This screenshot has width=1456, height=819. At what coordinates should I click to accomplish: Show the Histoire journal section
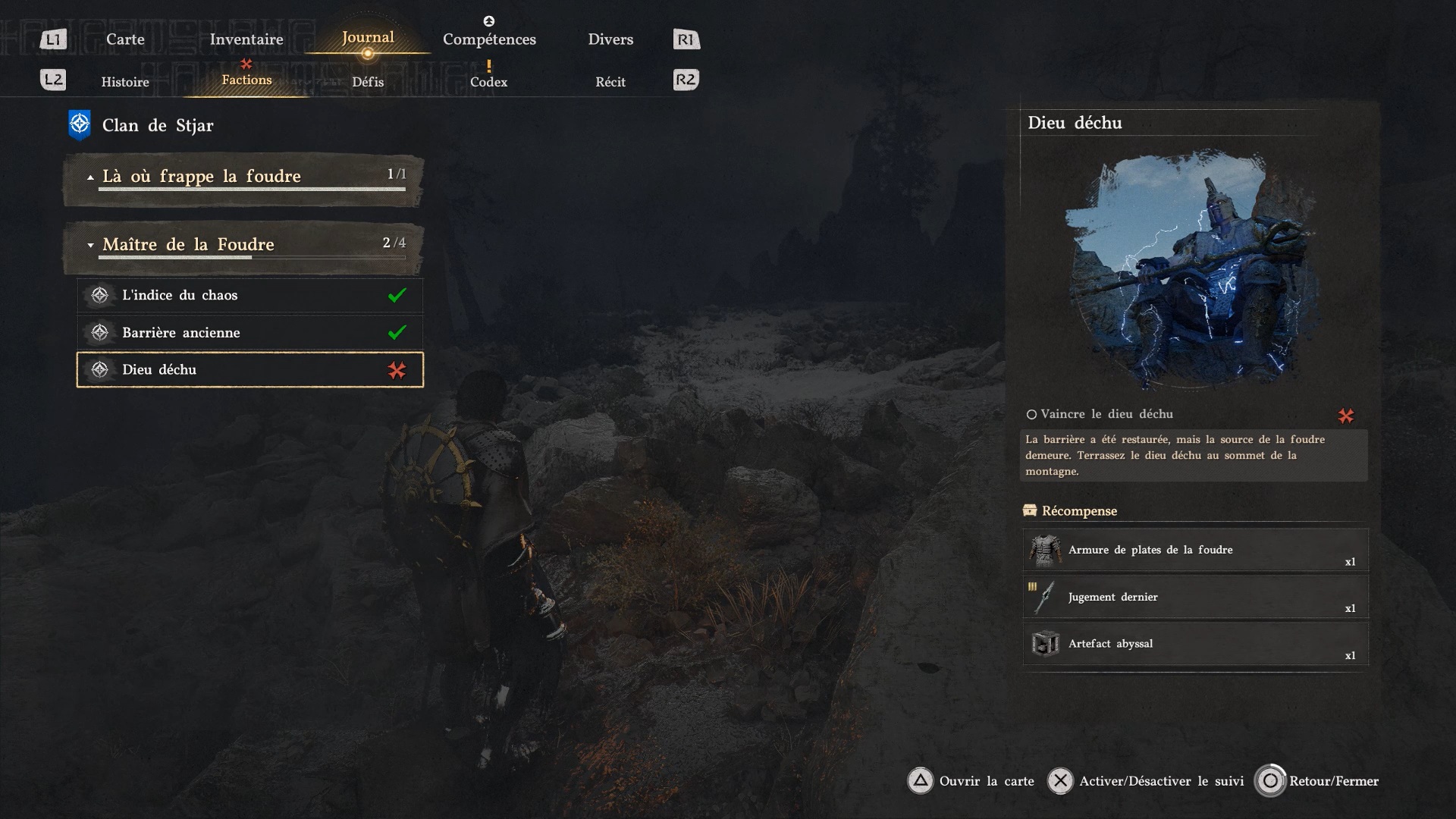click(x=125, y=82)
